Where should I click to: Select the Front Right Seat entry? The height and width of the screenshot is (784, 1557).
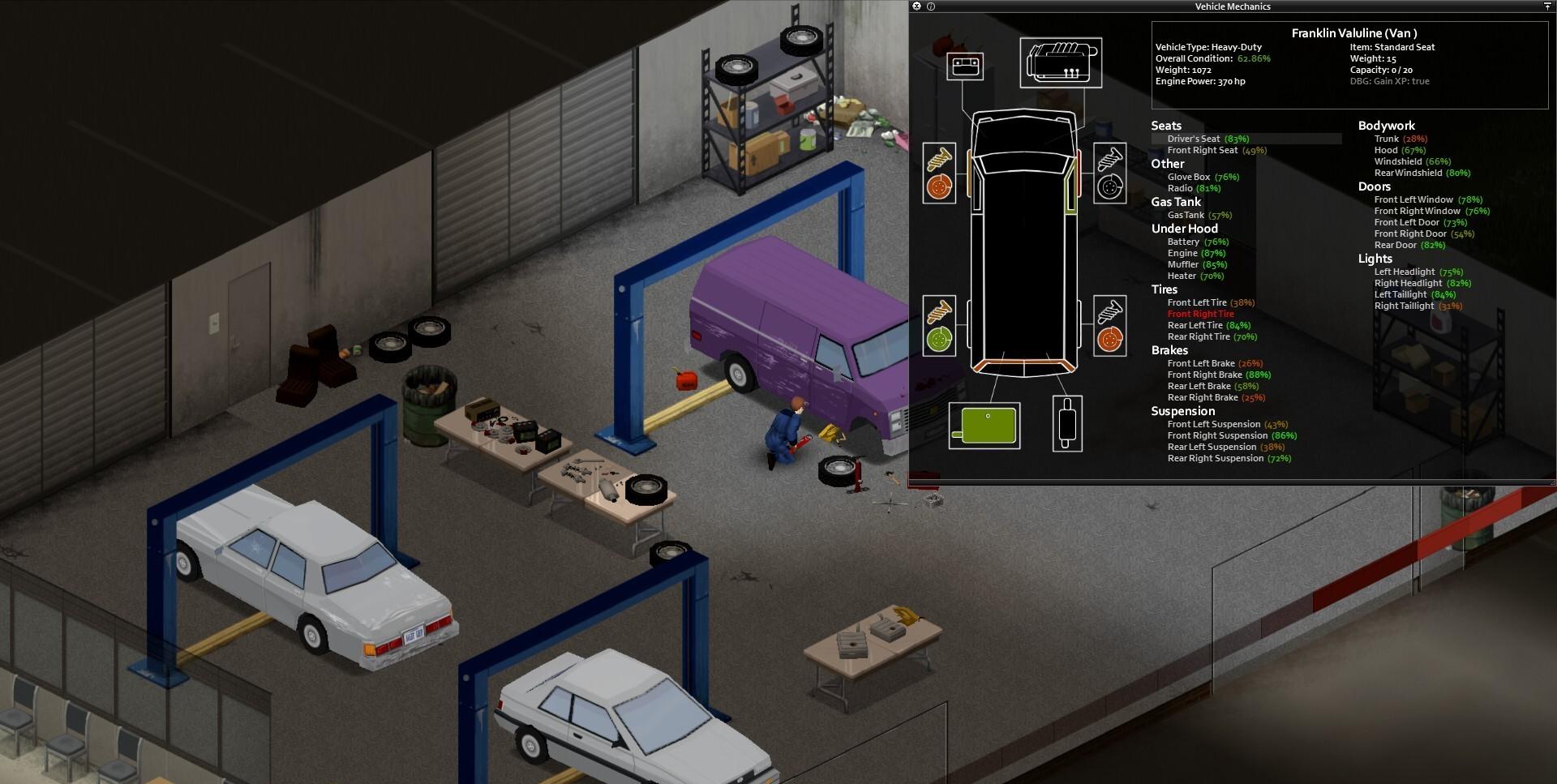[x=1203, y=150]
